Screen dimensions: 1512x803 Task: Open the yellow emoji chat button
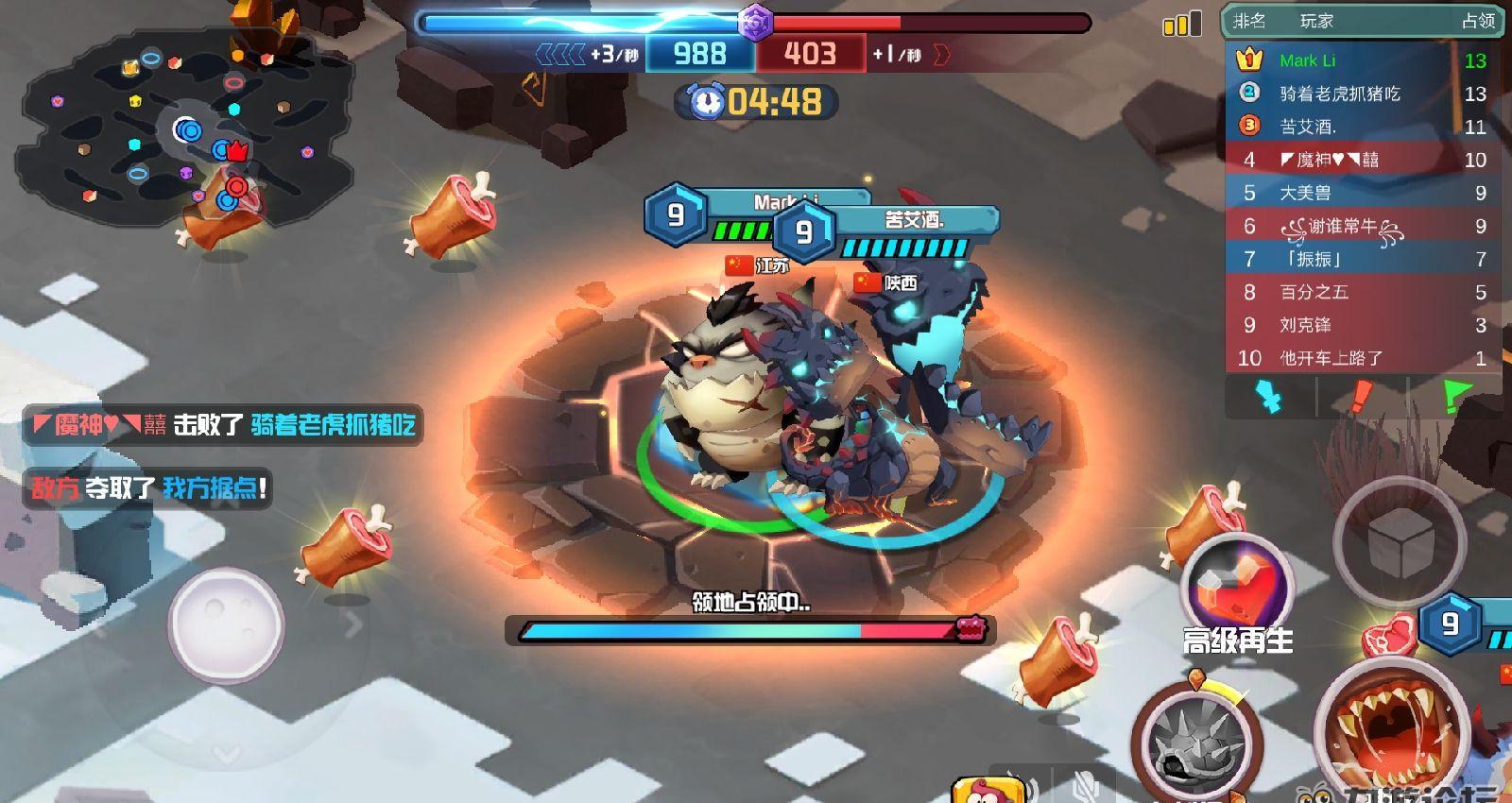tap(988, 791)
